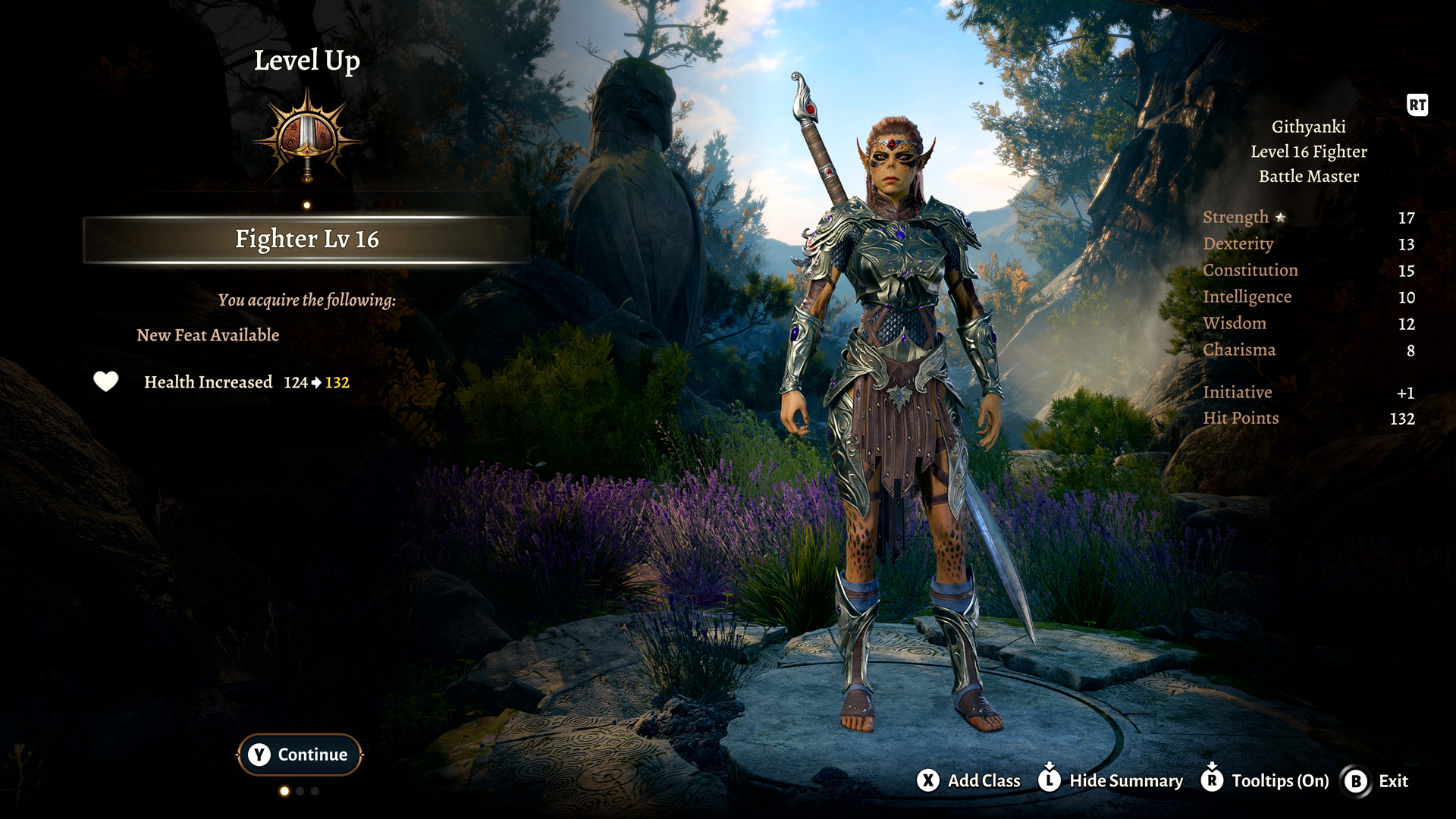Select the Charisma ability row
This screenshot has width=1456, height=819.
(1308, 350)
